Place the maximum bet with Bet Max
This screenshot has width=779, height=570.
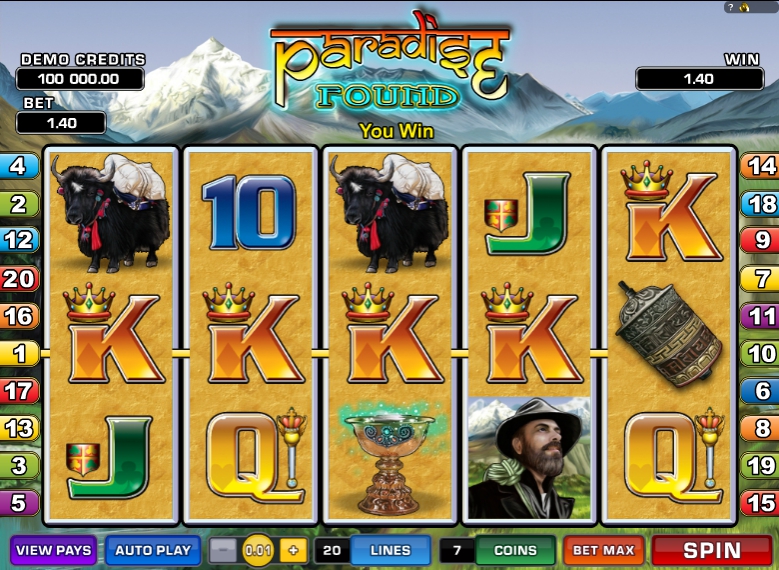coord(603,550)
